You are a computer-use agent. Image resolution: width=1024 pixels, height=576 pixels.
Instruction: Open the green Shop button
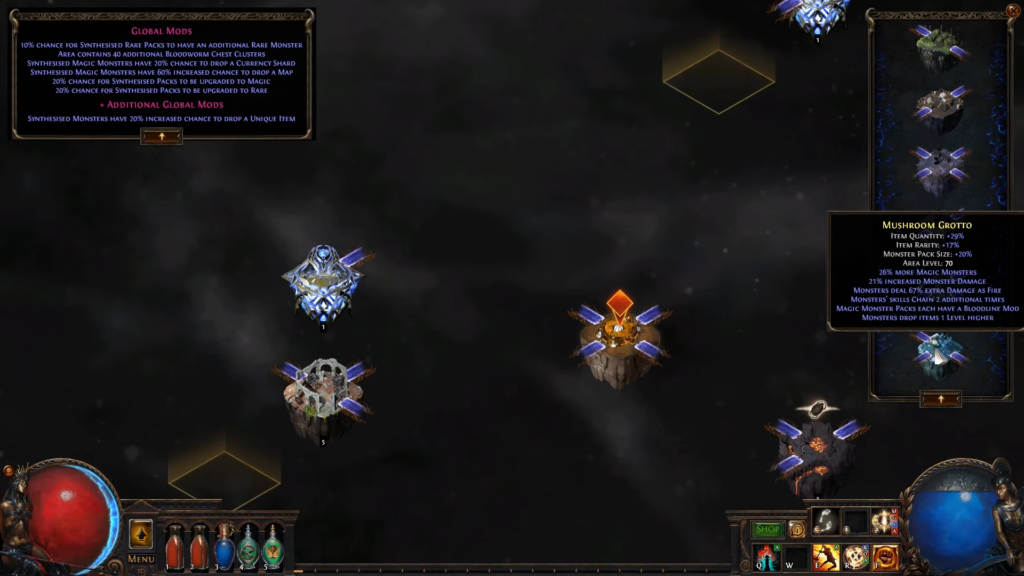[767, 529]
